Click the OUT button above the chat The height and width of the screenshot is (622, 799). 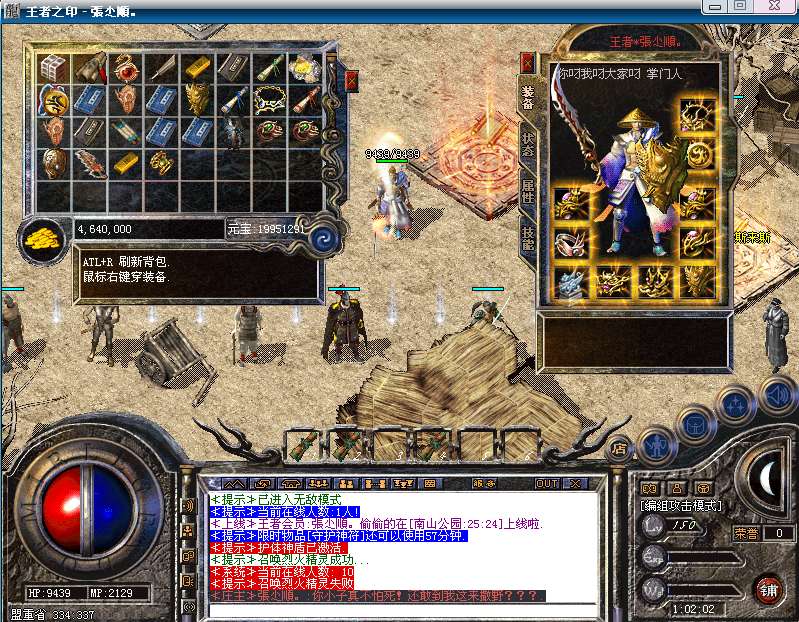pos(547,483)
